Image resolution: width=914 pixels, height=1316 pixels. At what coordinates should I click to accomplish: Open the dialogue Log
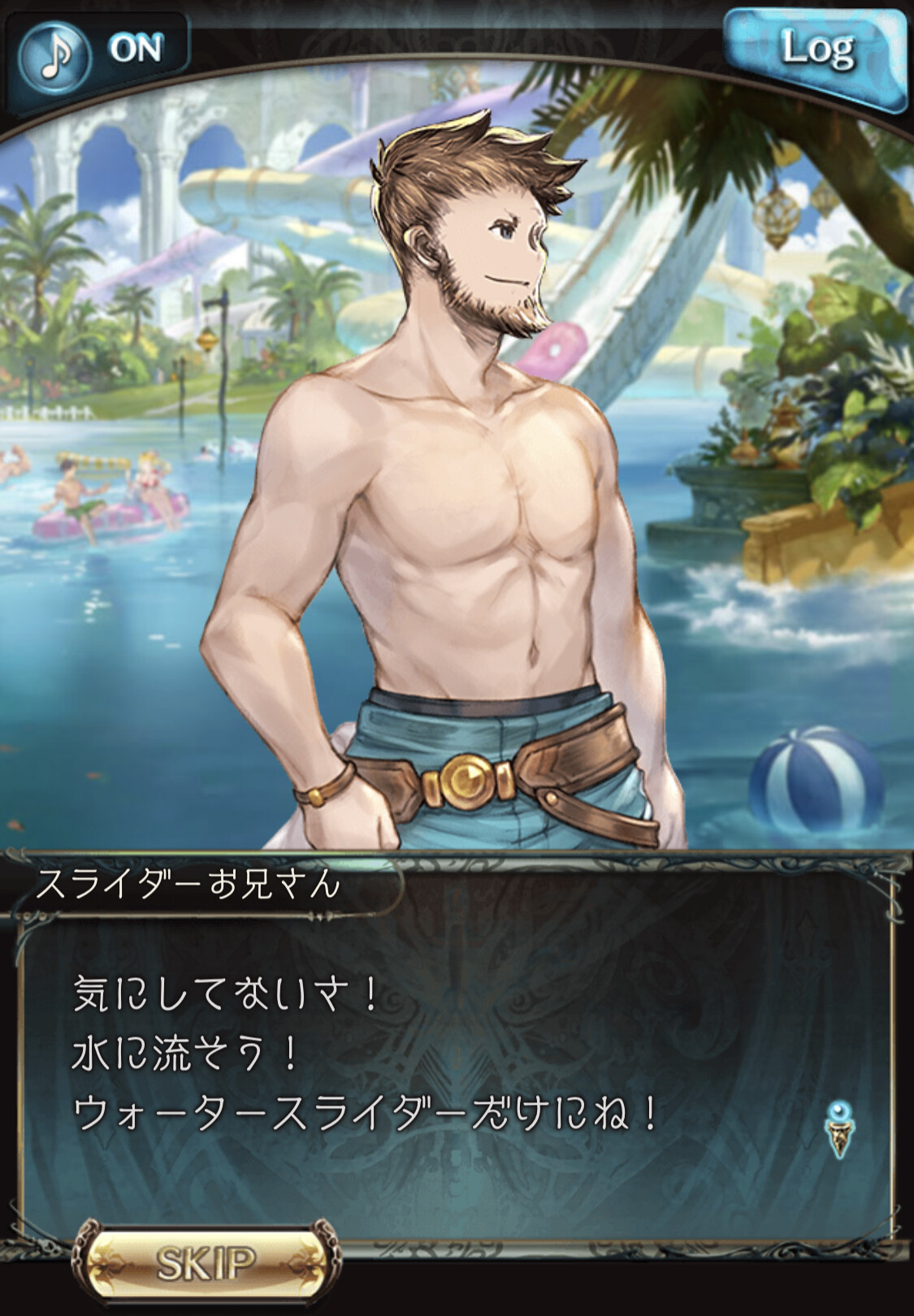click(815, 51)
